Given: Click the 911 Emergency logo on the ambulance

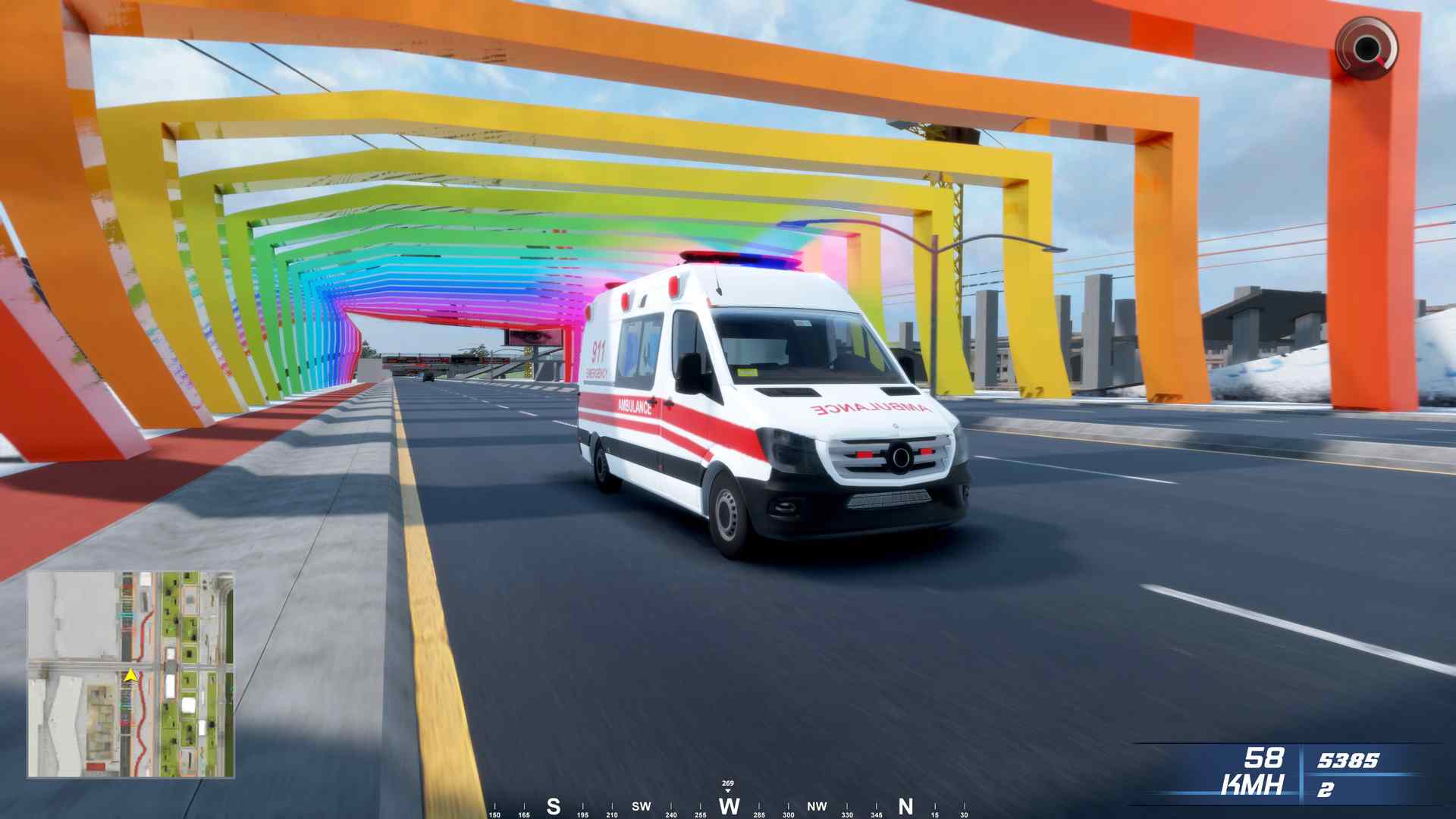Looking at the screenshot, I should point(598,358).
